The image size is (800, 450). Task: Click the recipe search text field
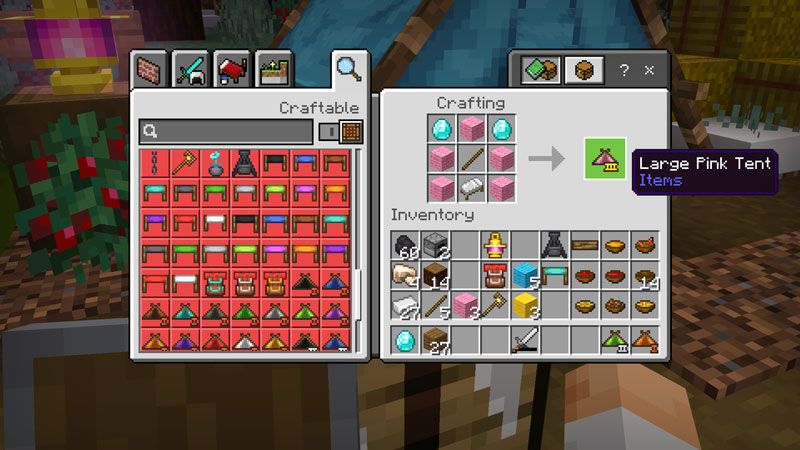[230, 131]
